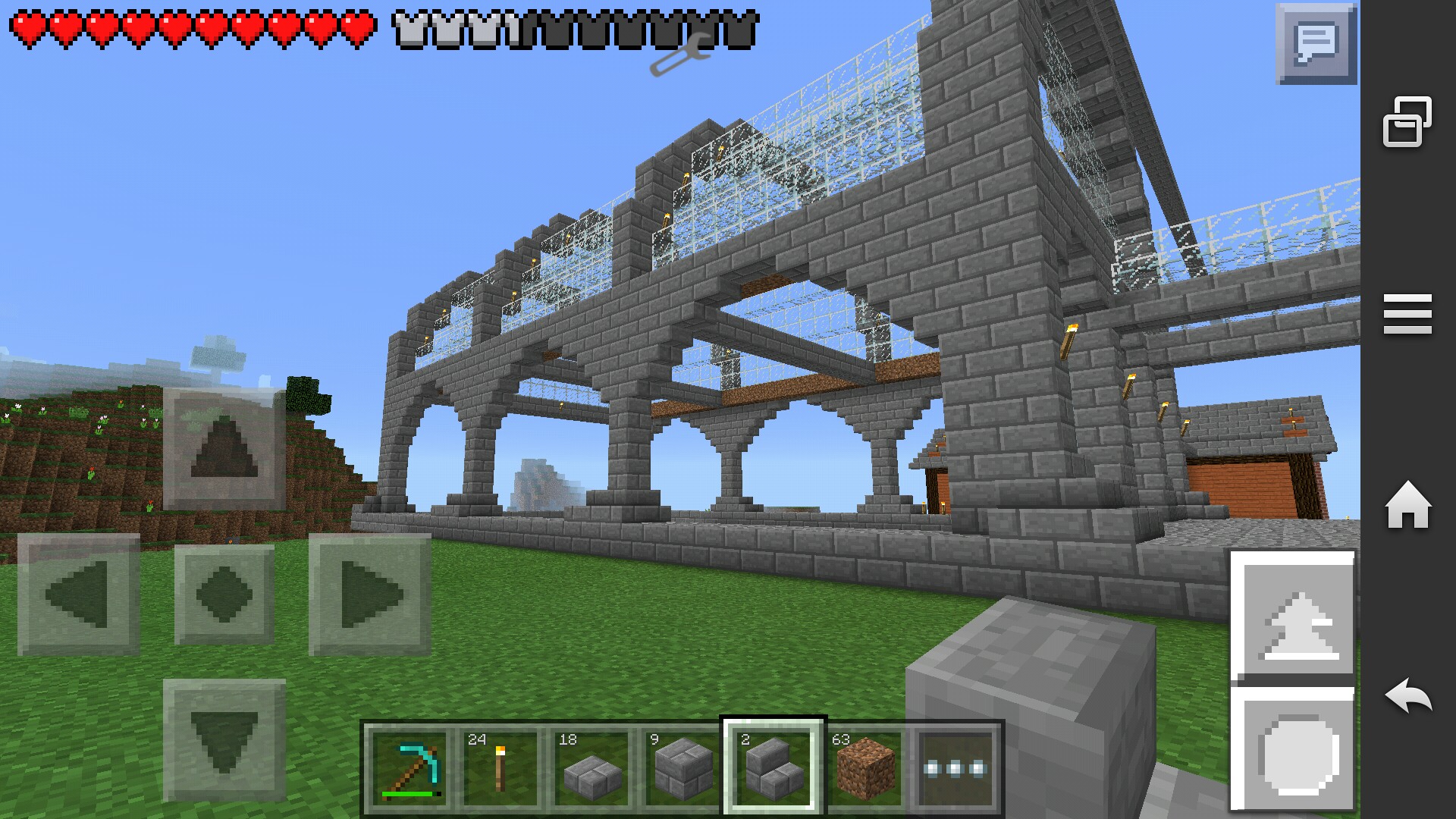Open the Android recent apps view
This screenshot has height=819, width=1456.
pos(1407,121)
